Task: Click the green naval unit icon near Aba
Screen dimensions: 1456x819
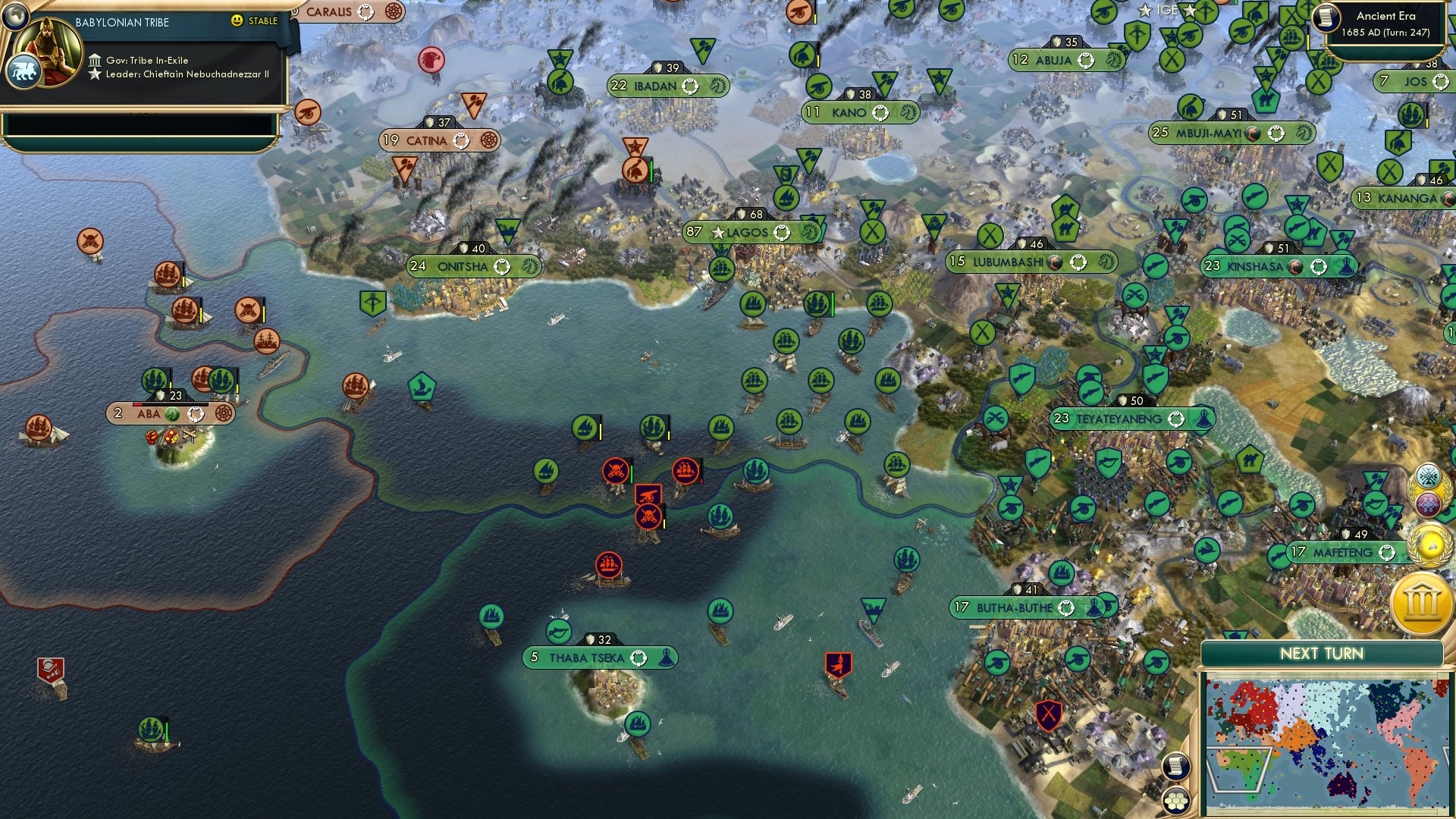Action: 155,378
